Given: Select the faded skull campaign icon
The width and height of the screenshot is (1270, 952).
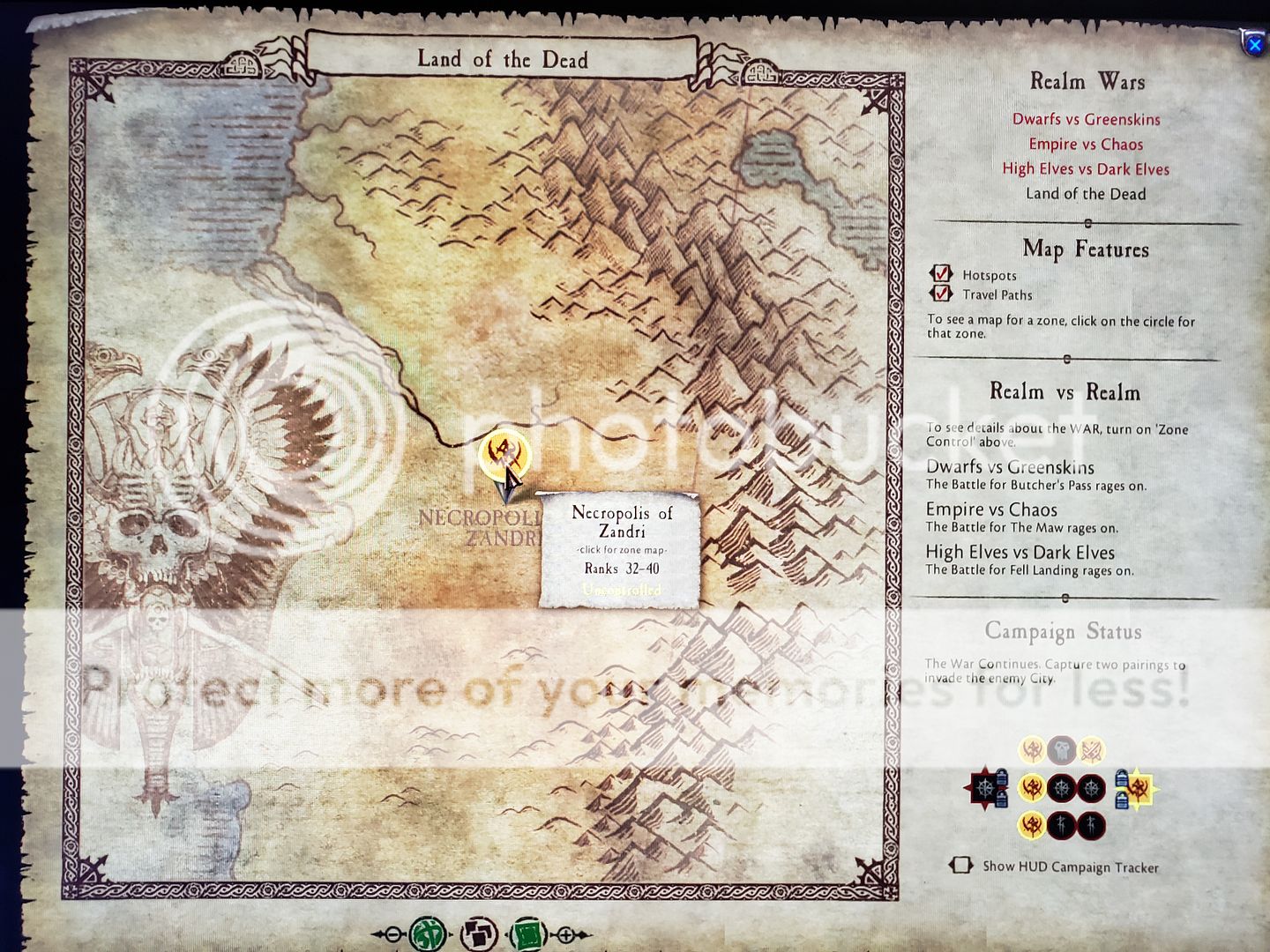Looking at the screenshot, I should [1062, 750].
